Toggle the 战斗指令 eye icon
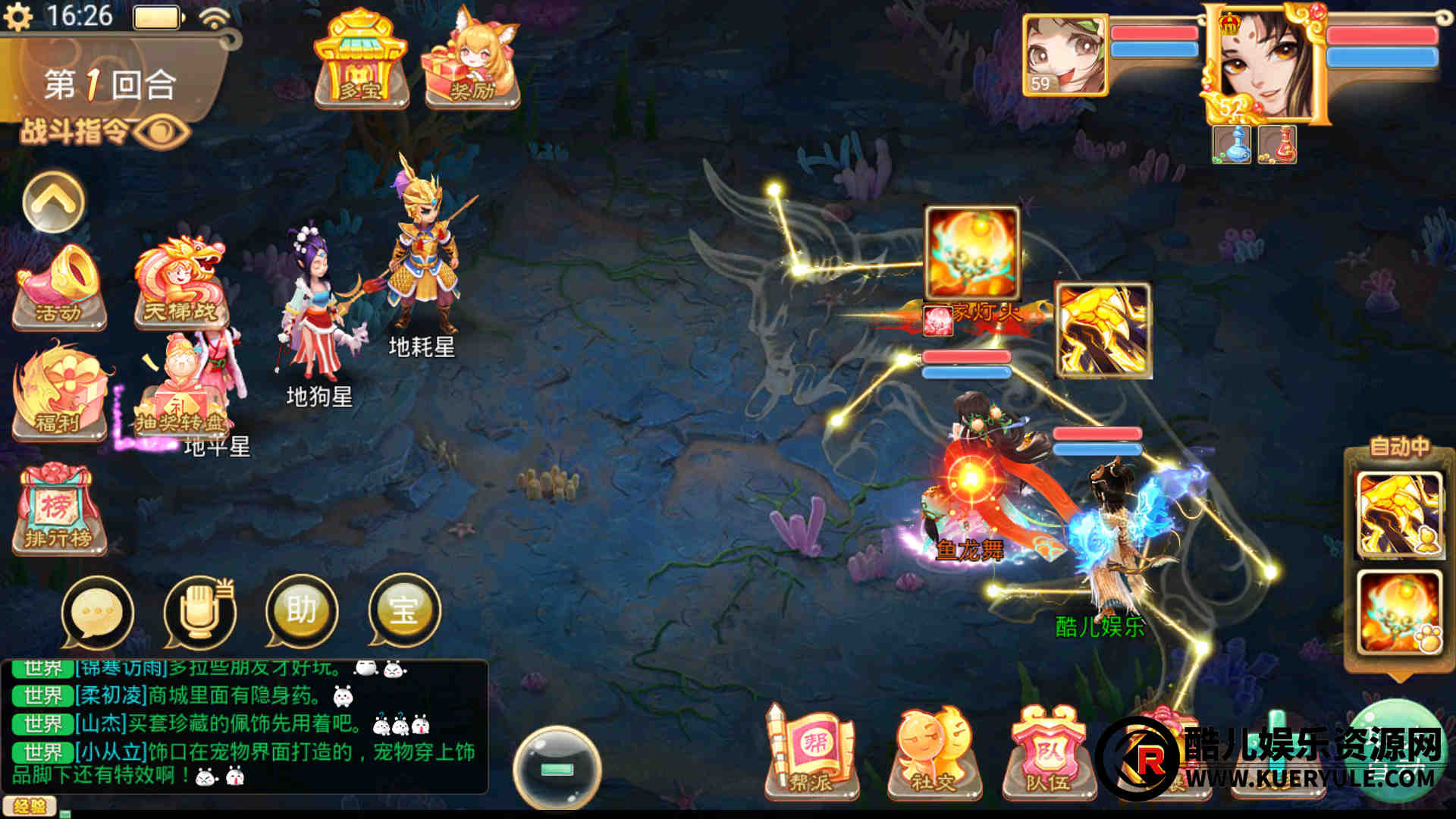This screenshot has height=819, width=1456. coord(162,132)
